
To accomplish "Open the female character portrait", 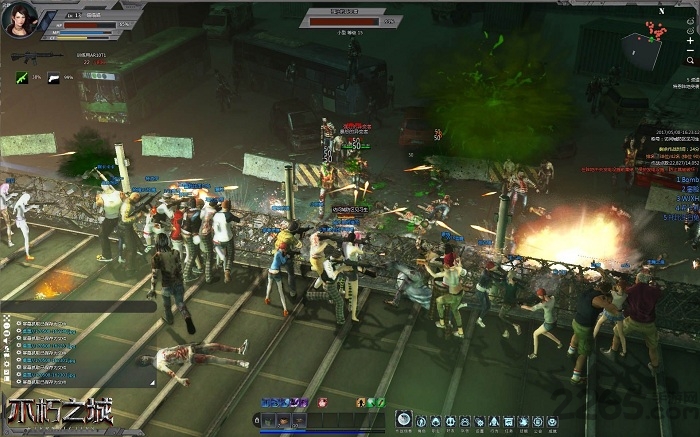I will point(21,18).
